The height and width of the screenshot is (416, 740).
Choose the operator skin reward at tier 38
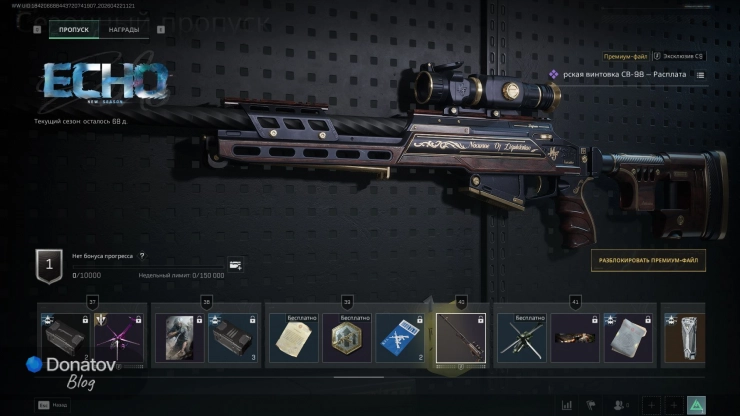[179, 337]
